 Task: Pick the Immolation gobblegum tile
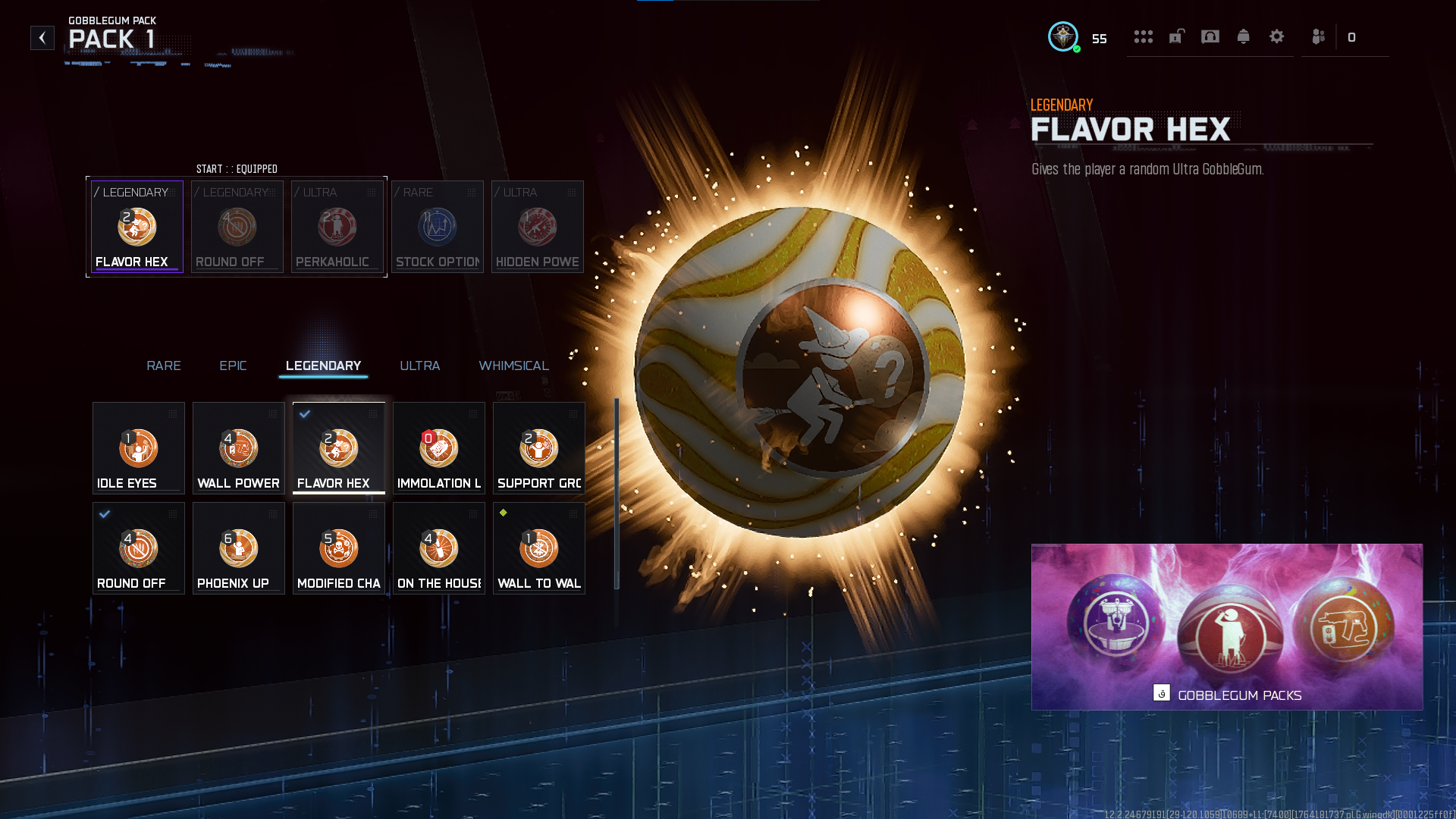[x=439, y=447]
